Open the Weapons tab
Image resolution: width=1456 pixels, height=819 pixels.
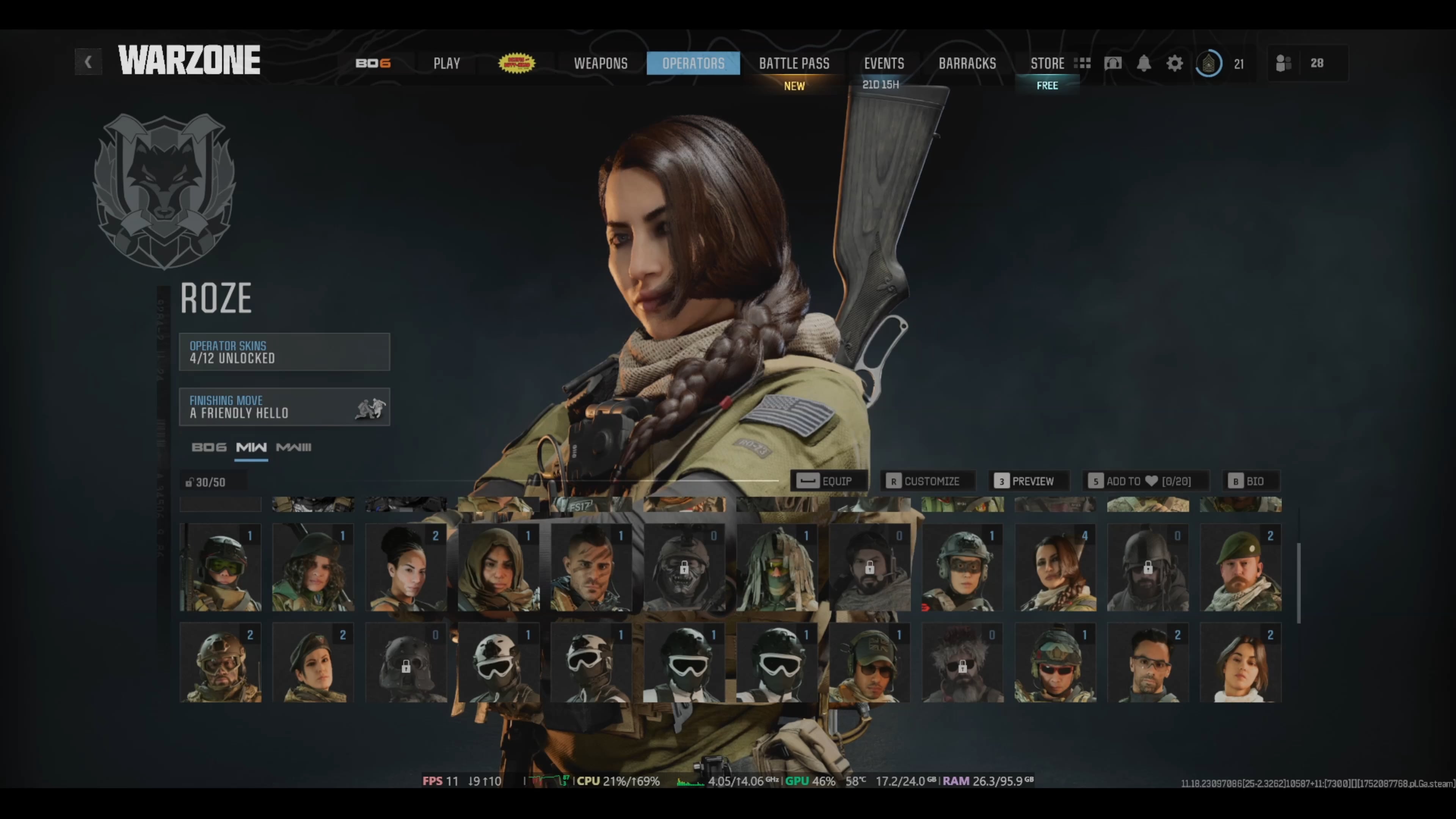(600, 63)
